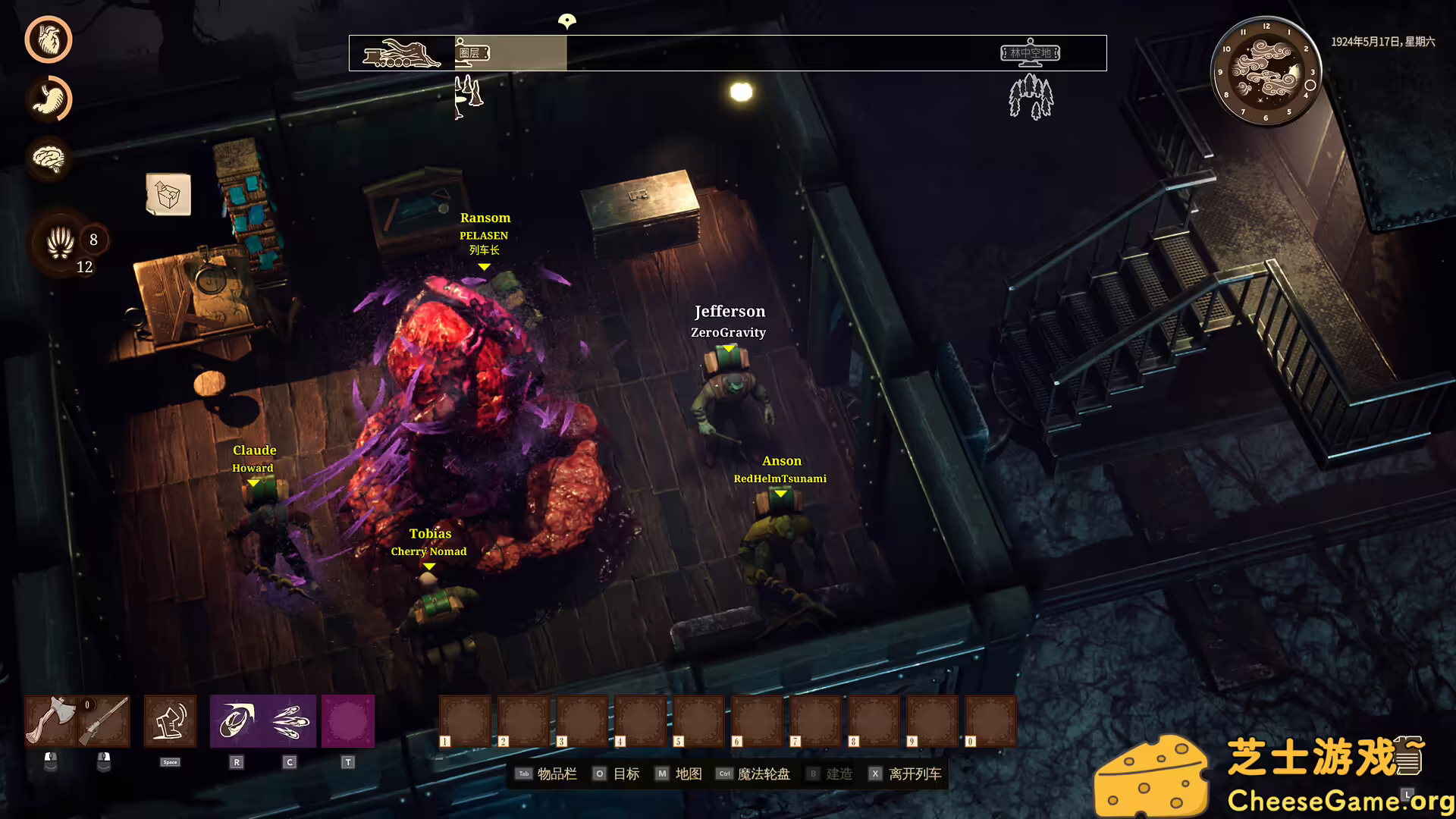Activate the dodge boot skill bound to Space

point(169,720)
